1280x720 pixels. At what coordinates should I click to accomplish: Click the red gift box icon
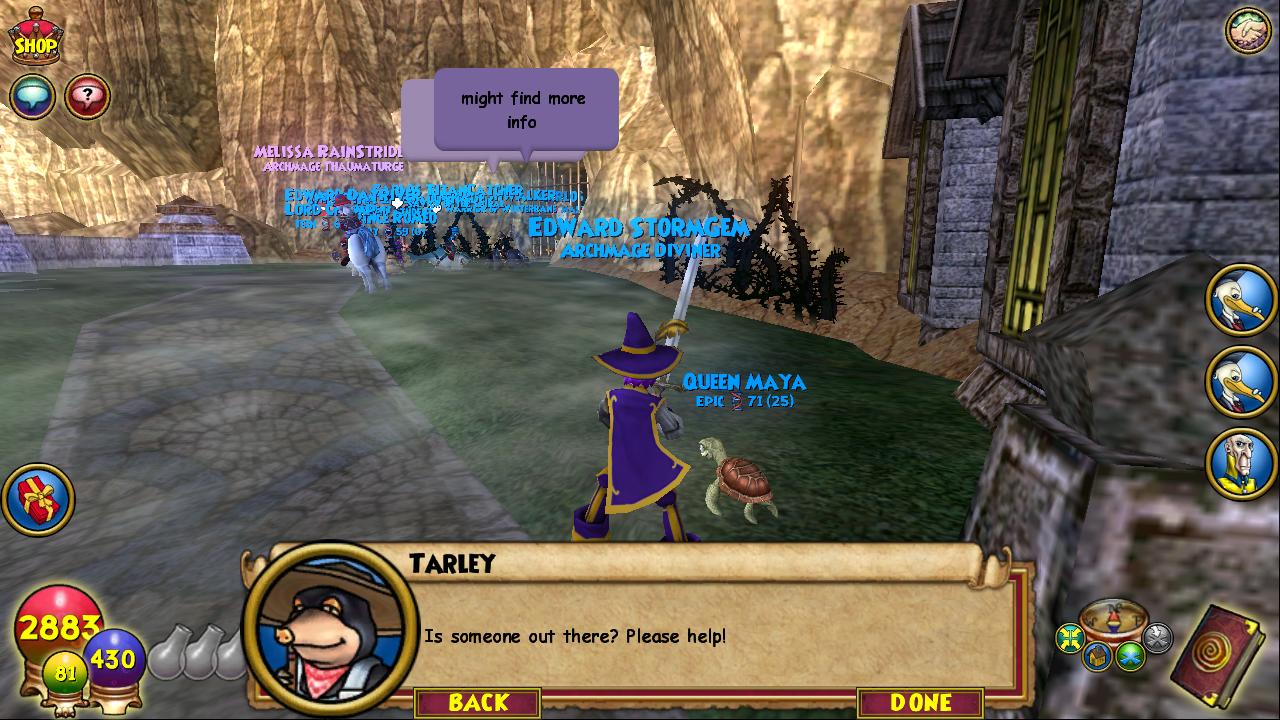[38, 499]
